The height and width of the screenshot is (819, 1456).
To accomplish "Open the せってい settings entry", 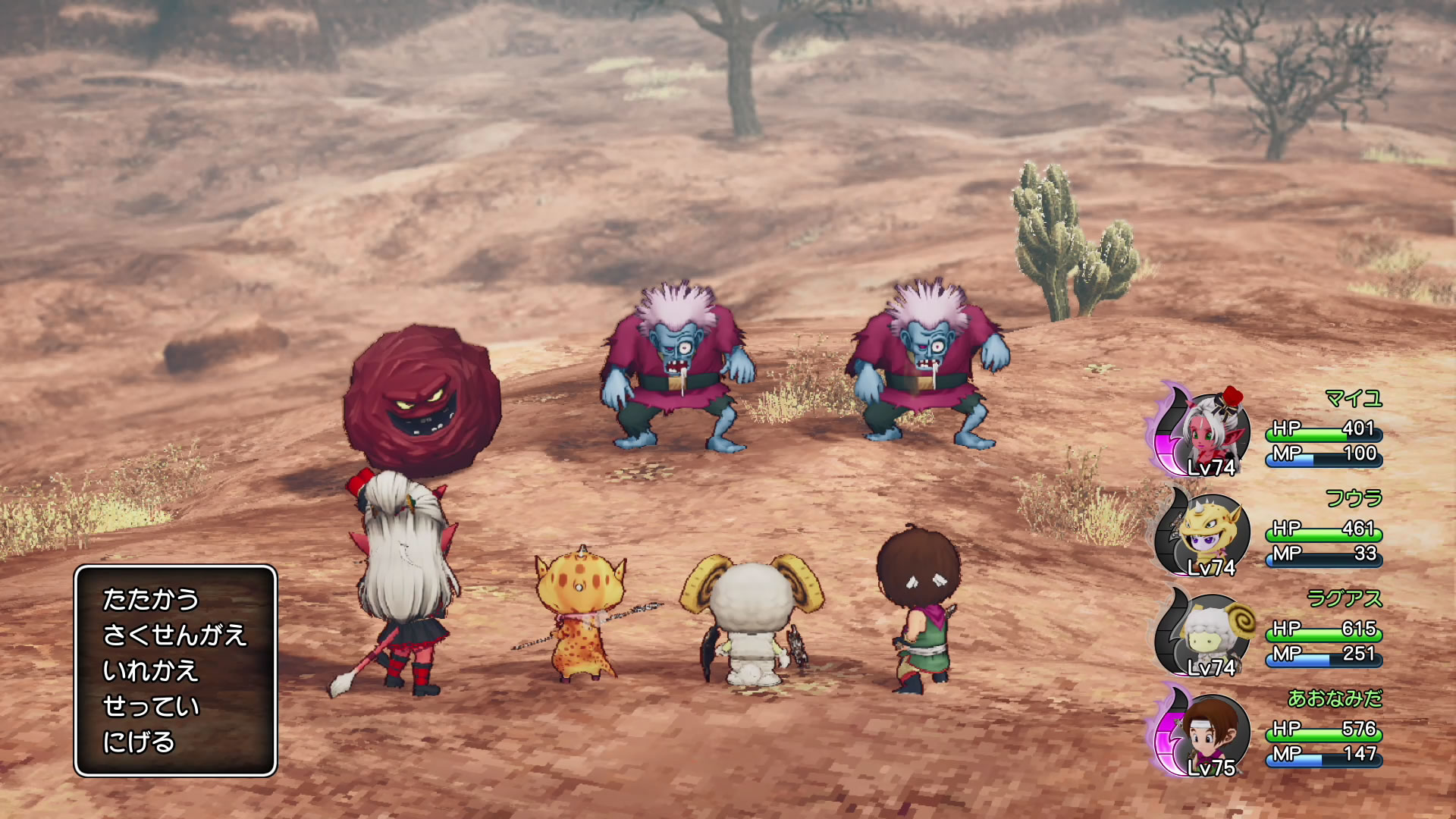I will tap(150, 706).
